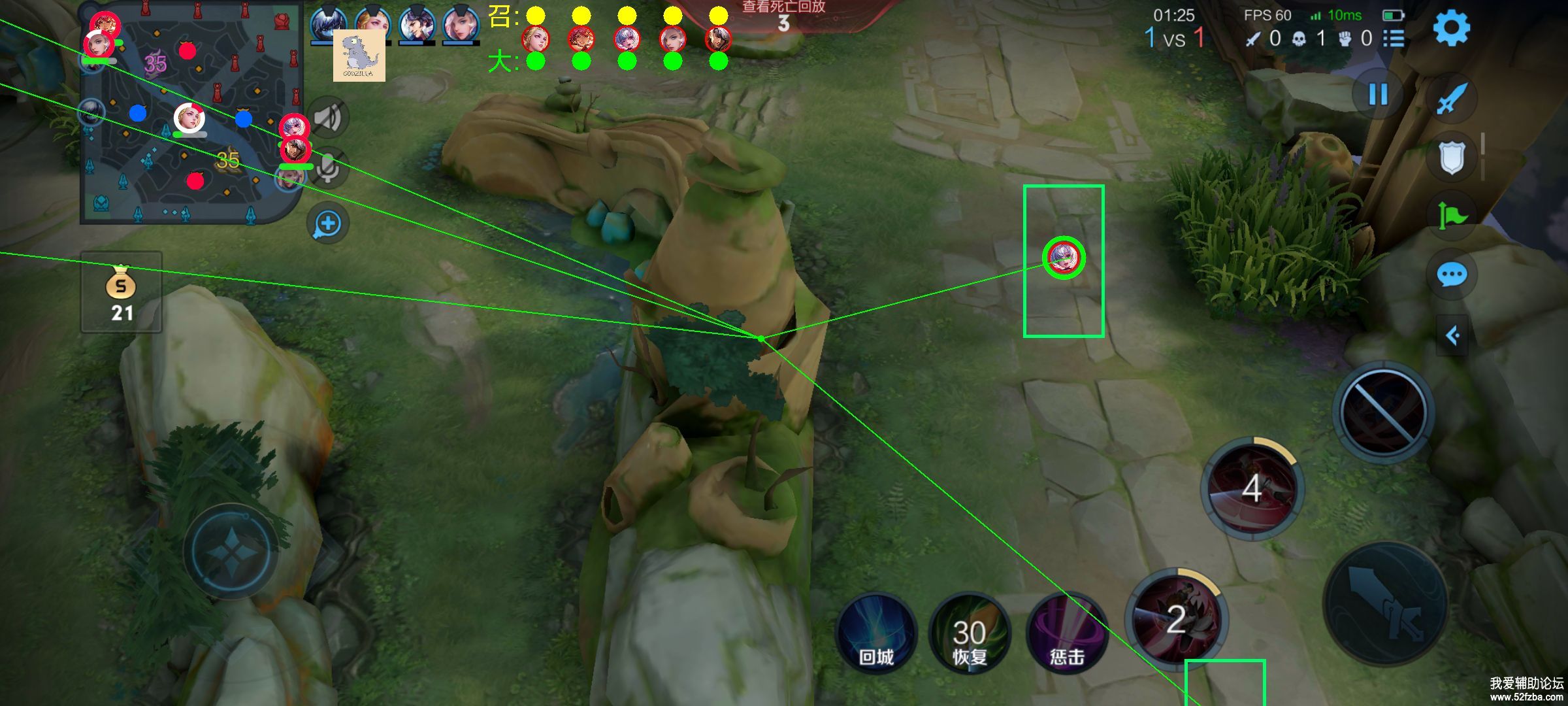The width and height of the screenshot is (1568, 706).
Task: Toggle the microphone voice button
Action: coord(328,167)
